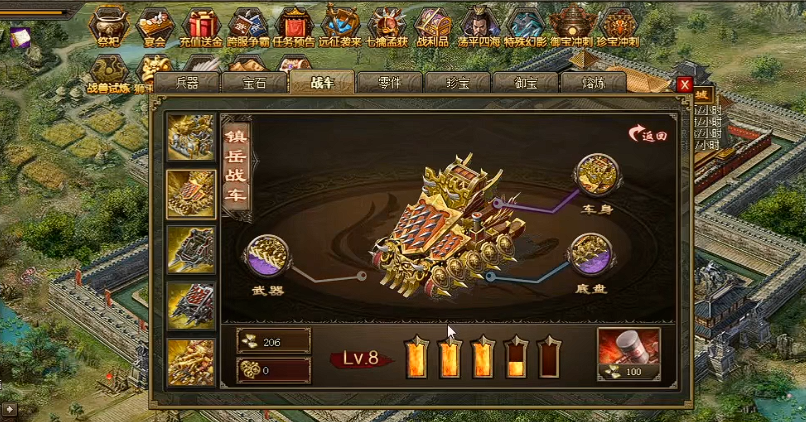This screenshot has height=422, width=806.
Task: Open the 充值送金 gift box icon
Action: coord(201,24)
